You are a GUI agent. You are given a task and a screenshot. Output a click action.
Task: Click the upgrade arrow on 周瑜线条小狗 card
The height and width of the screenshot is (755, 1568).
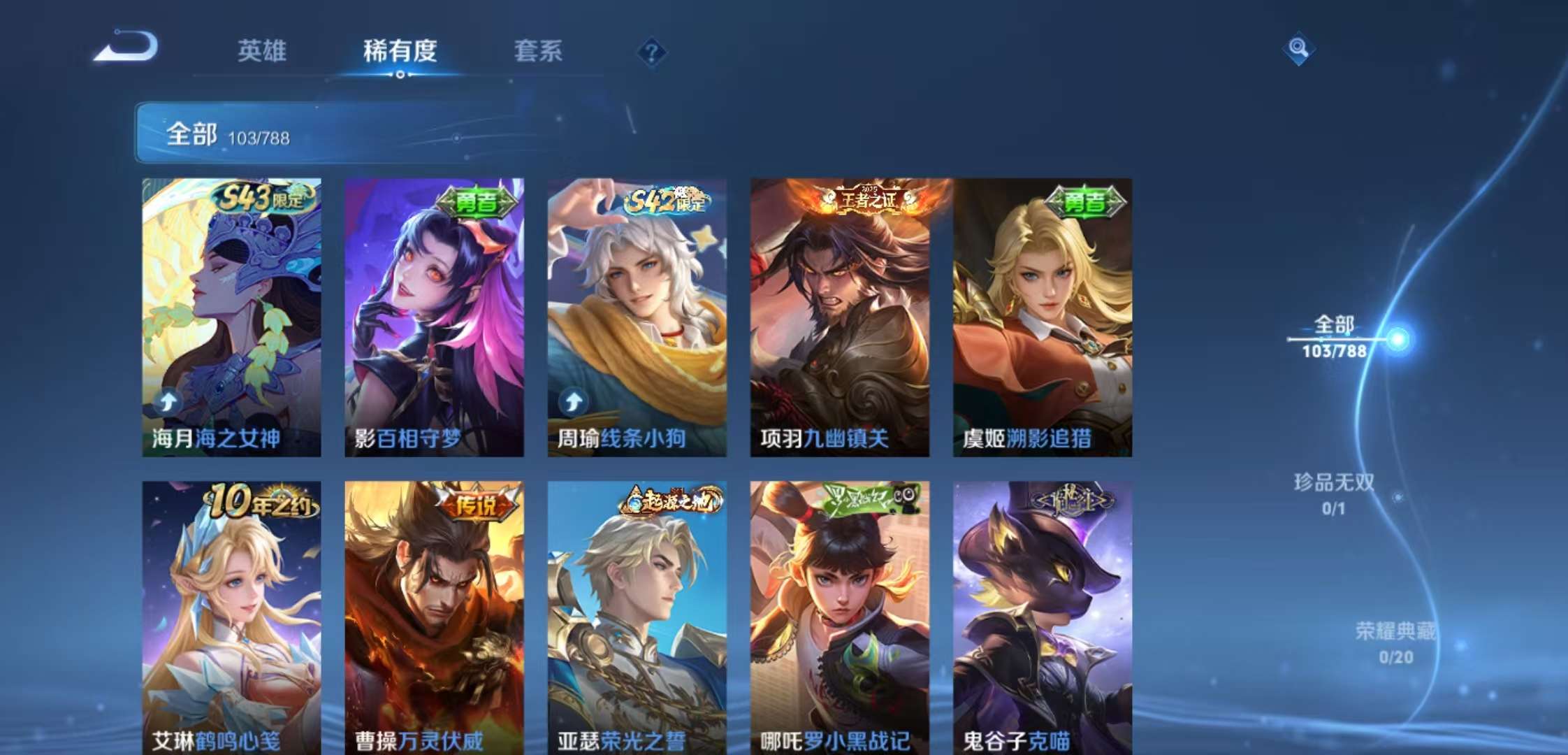(572, 401)
